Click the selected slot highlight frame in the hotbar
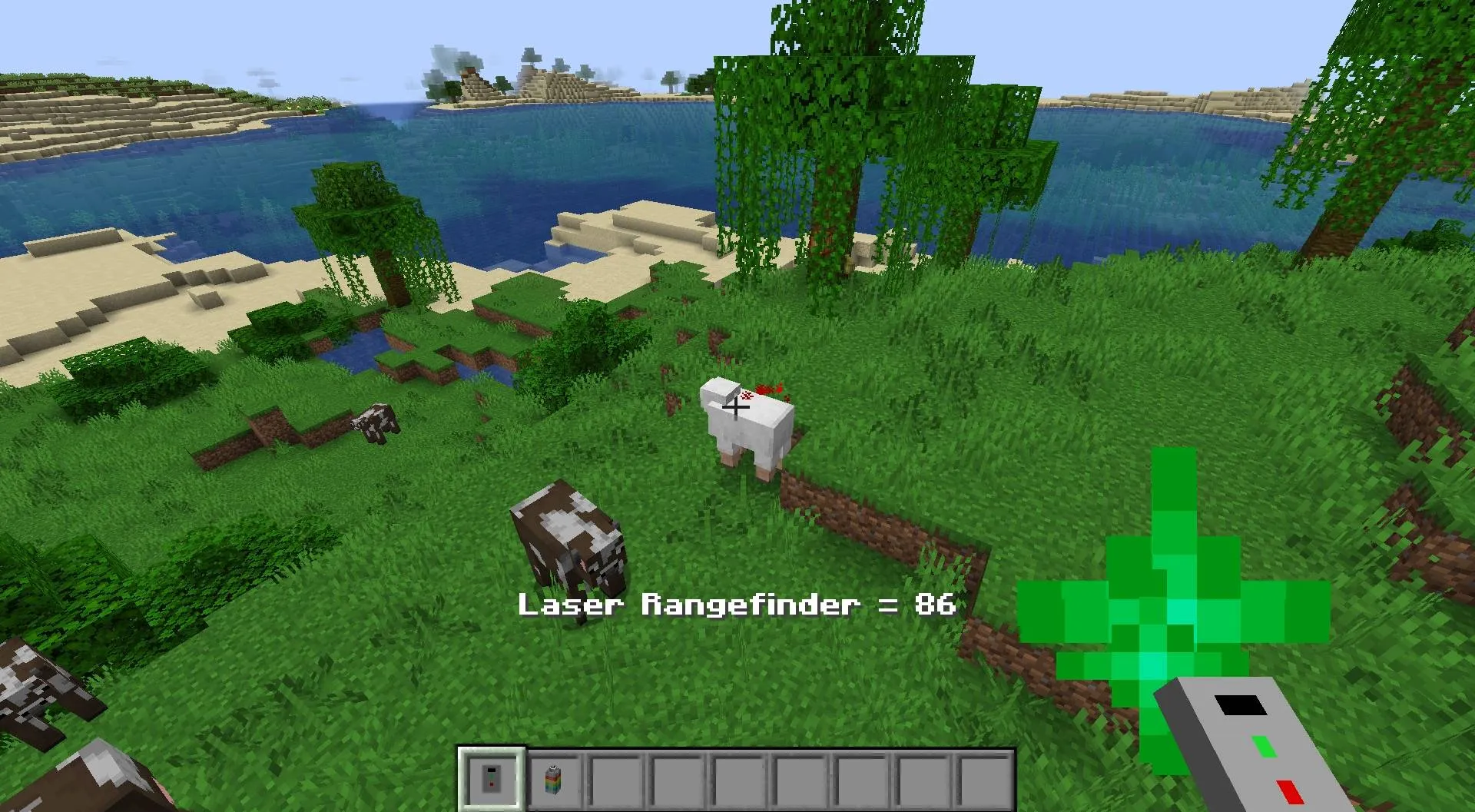The height and width of the screenshot is (812, 1475). pyautogui.click(x=492, y=777)
